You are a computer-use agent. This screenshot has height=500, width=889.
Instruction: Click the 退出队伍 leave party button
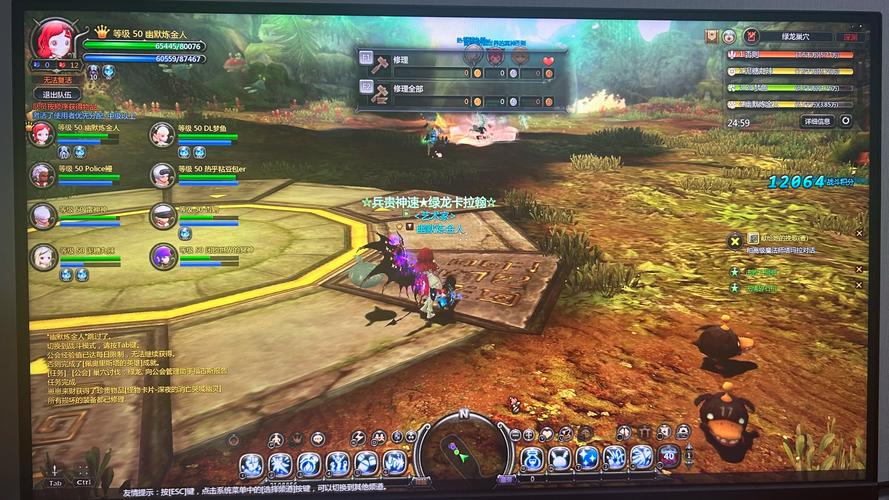pos(56,95)
